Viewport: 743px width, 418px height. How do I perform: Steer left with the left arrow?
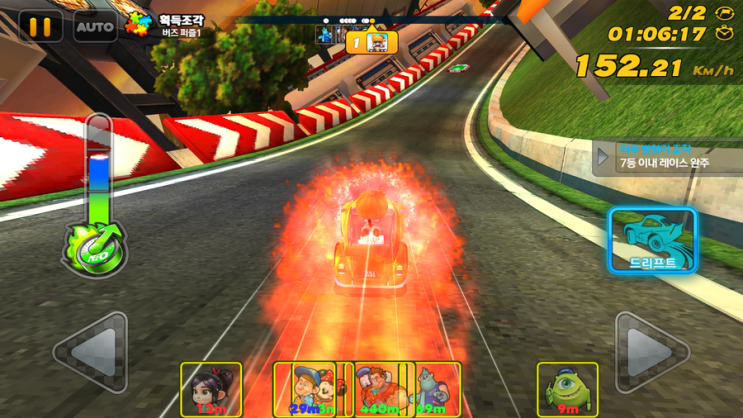click(x=92, y=351)
